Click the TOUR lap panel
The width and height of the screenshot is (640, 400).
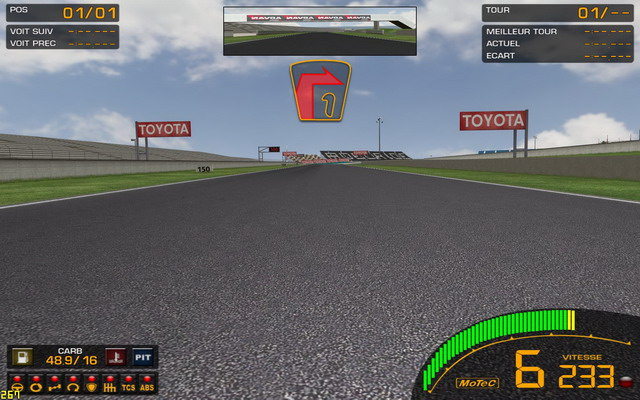pos(558,13)
